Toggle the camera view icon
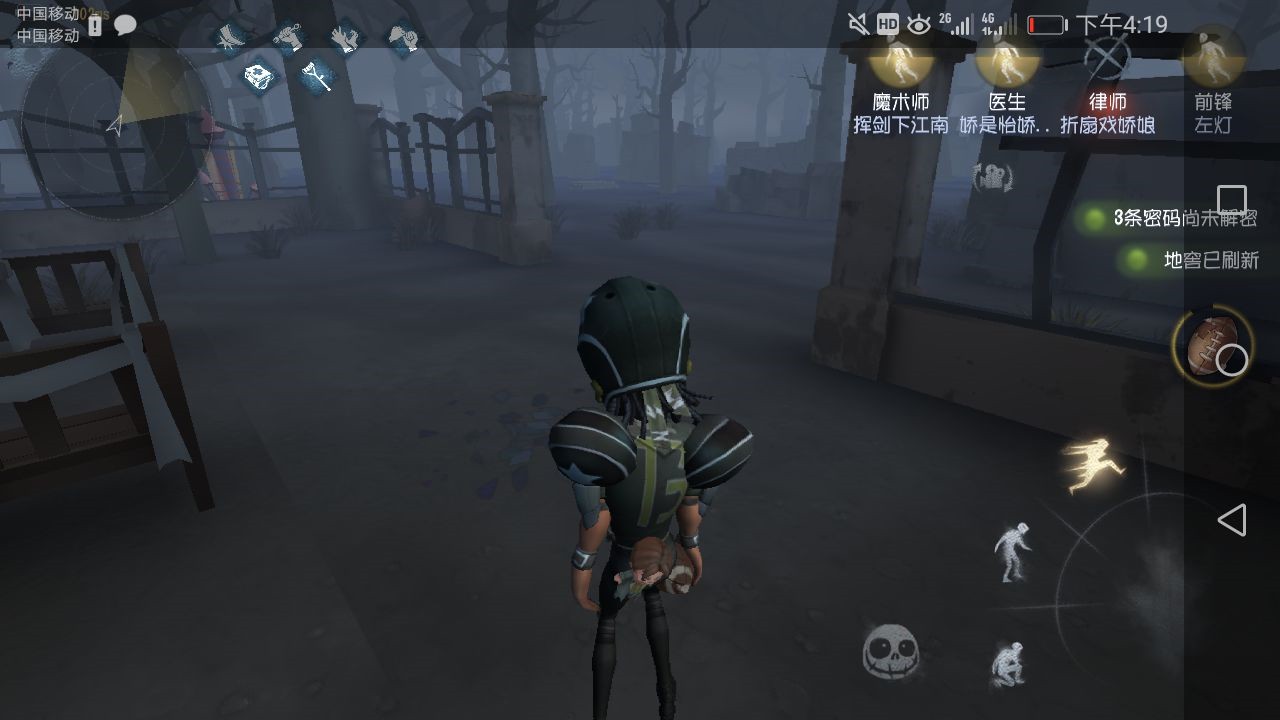This screenshot has height=720, width=1280. click(x=993, y=178)
